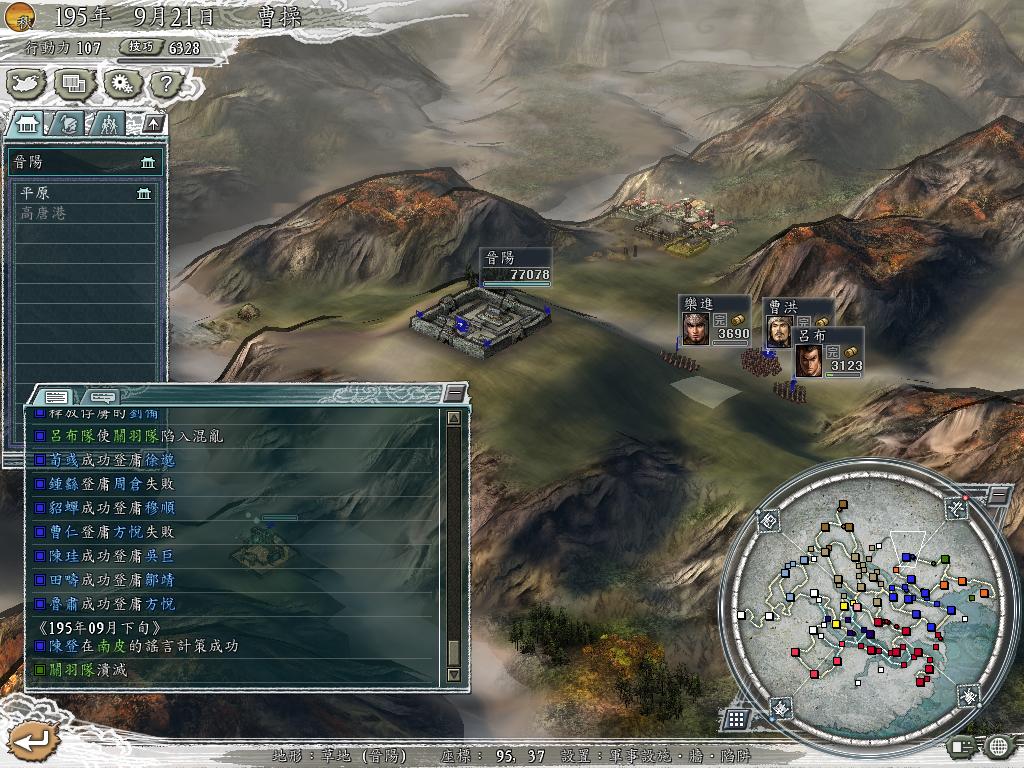The image size is (1024, 768).
Task: Switch to the troop units tab
Action: click(107, 124)
